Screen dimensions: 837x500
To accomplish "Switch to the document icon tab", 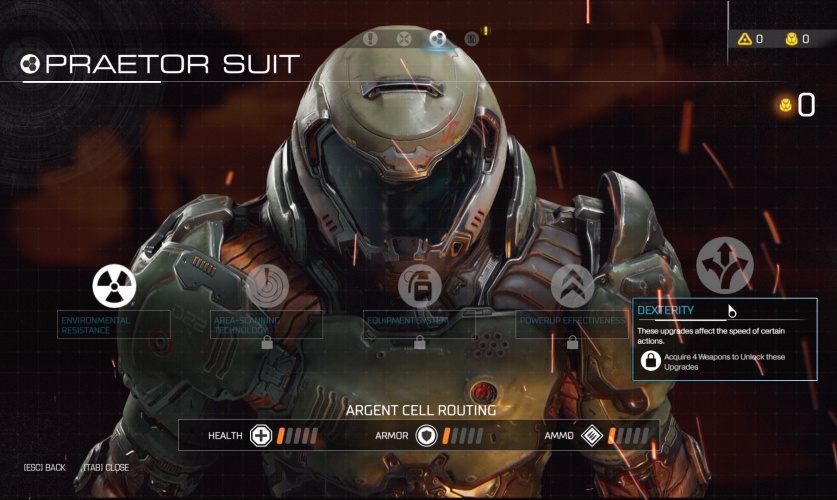I will tap(471, 39).
